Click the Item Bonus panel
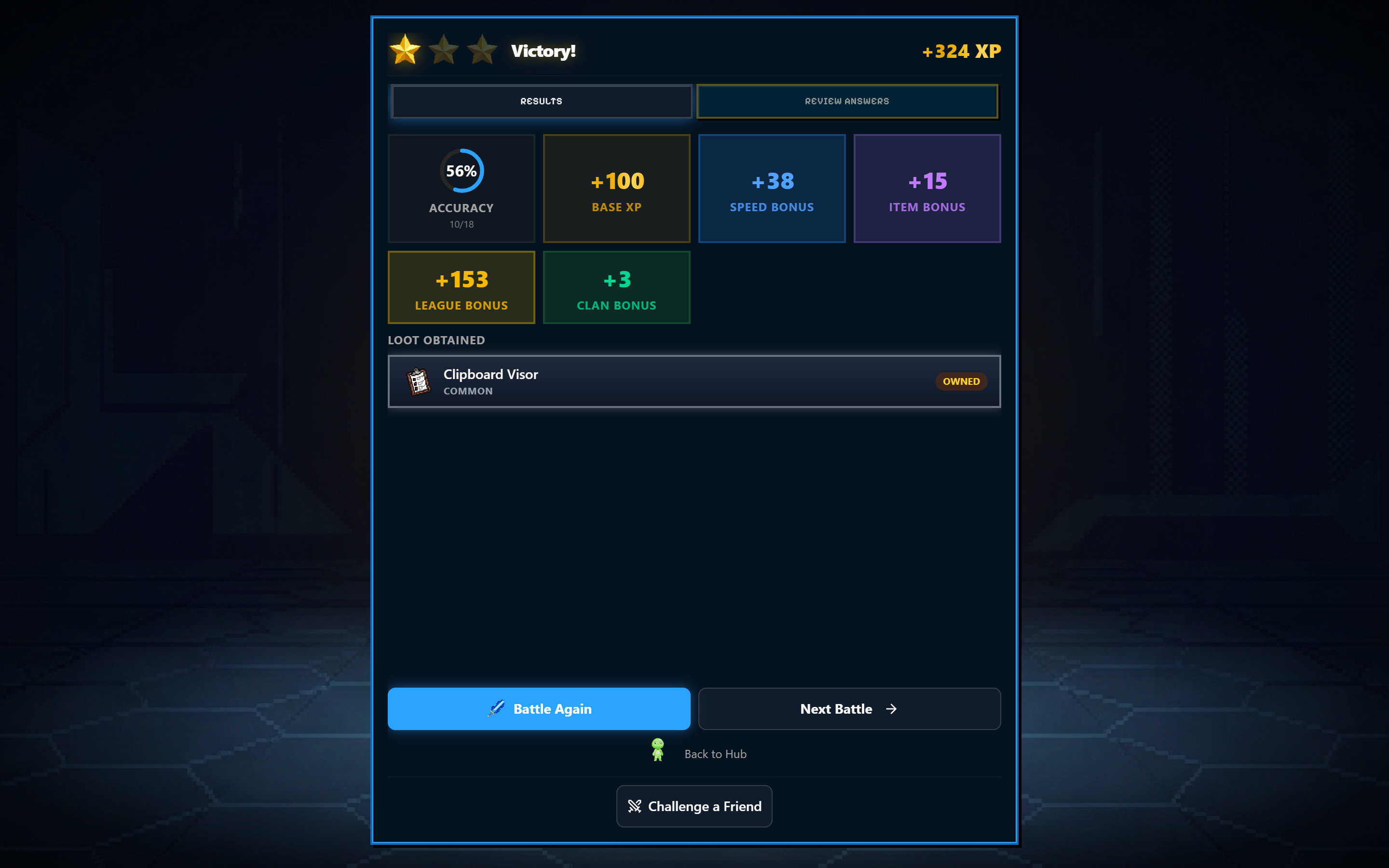The width and height of the screenshot is (1389, 868). coord(927,188)
